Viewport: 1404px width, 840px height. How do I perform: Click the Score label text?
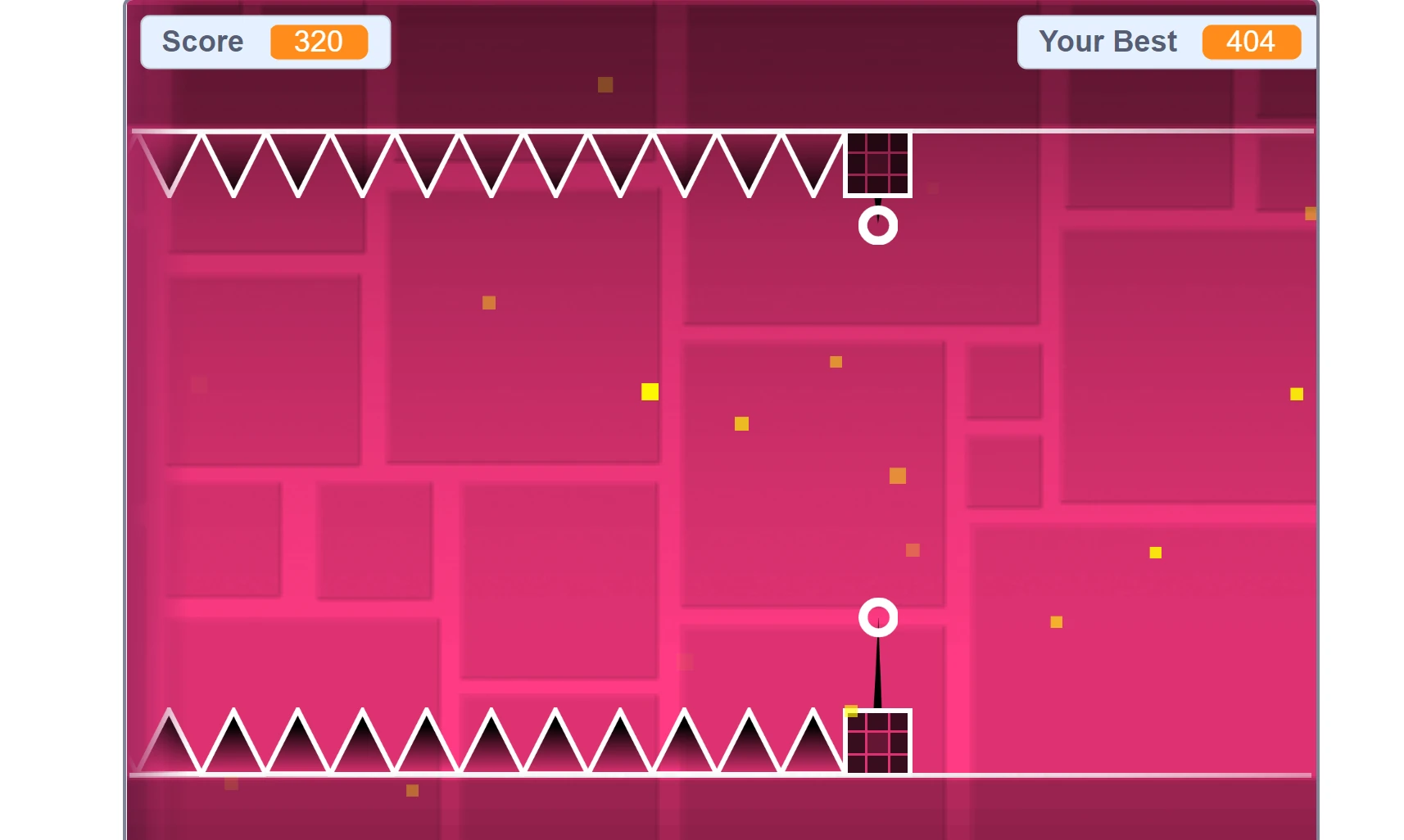[202, 42]
